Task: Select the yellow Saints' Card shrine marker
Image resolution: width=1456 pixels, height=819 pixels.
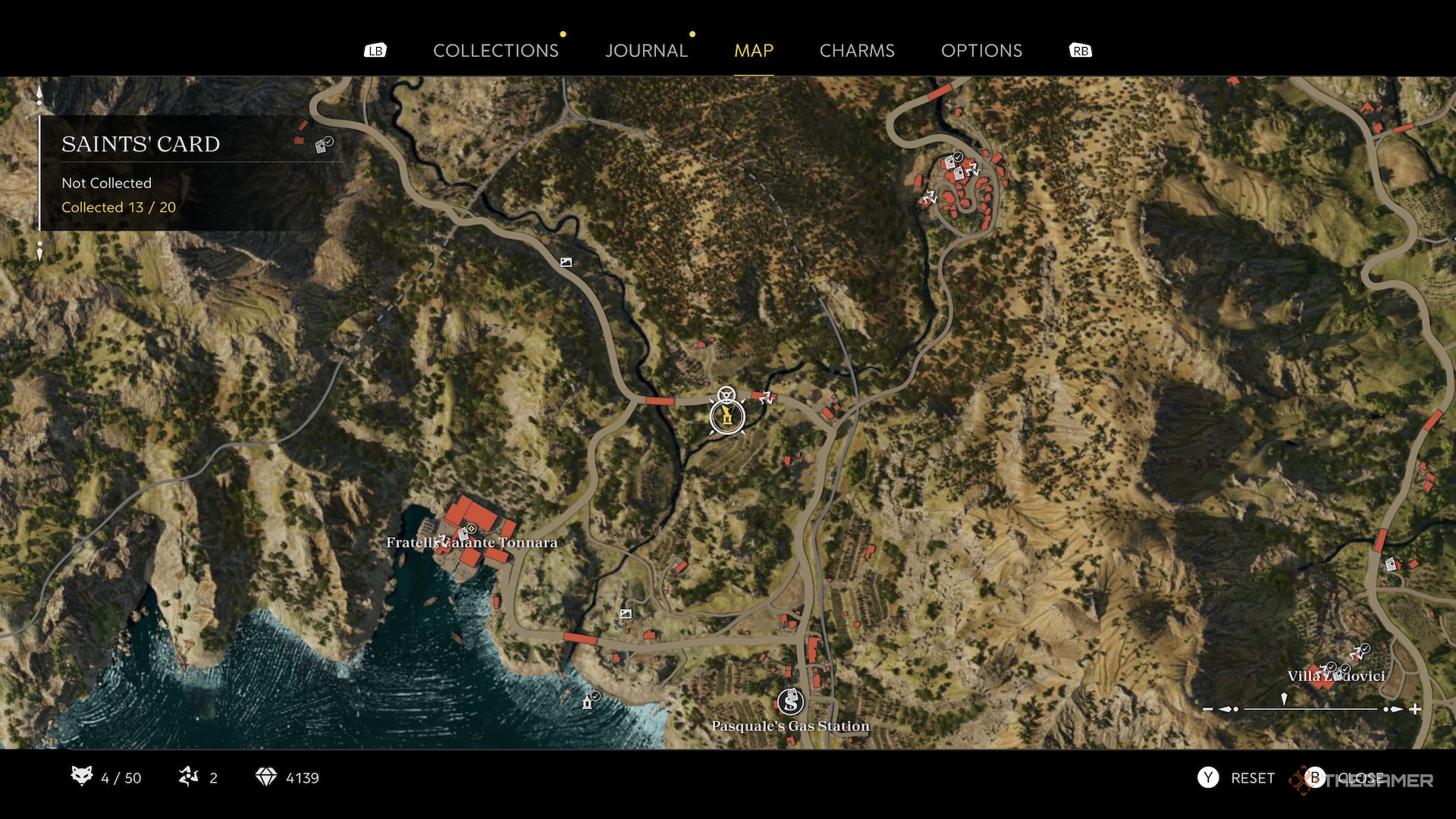Action: click(727, 416)
